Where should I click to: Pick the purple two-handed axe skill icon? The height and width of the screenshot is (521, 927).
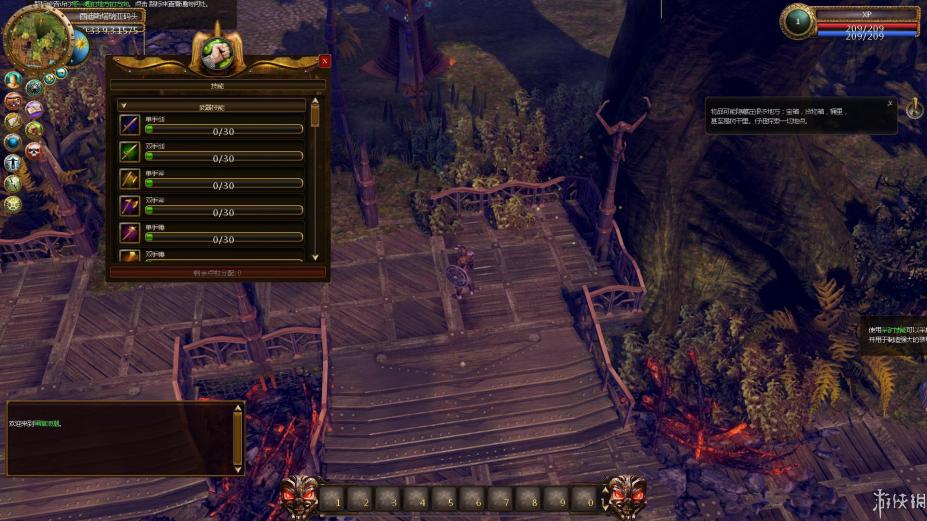point(130,205)
